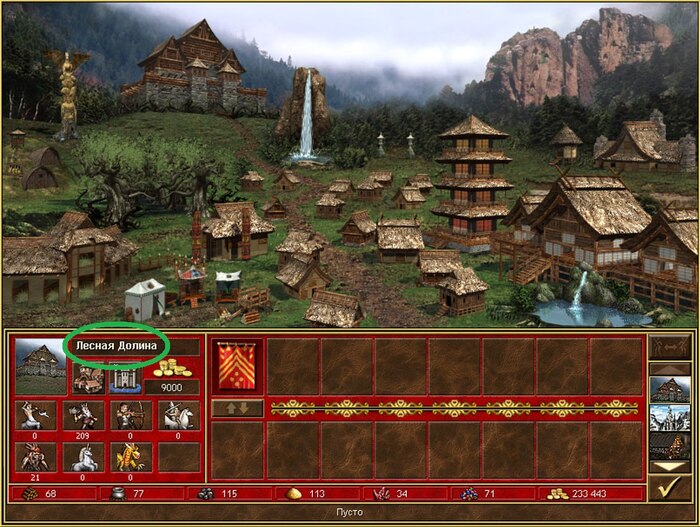Select the horned creature with 21 available
Image resolution: width=700 pixels, height=527 pixels.
tap(35, 457)
